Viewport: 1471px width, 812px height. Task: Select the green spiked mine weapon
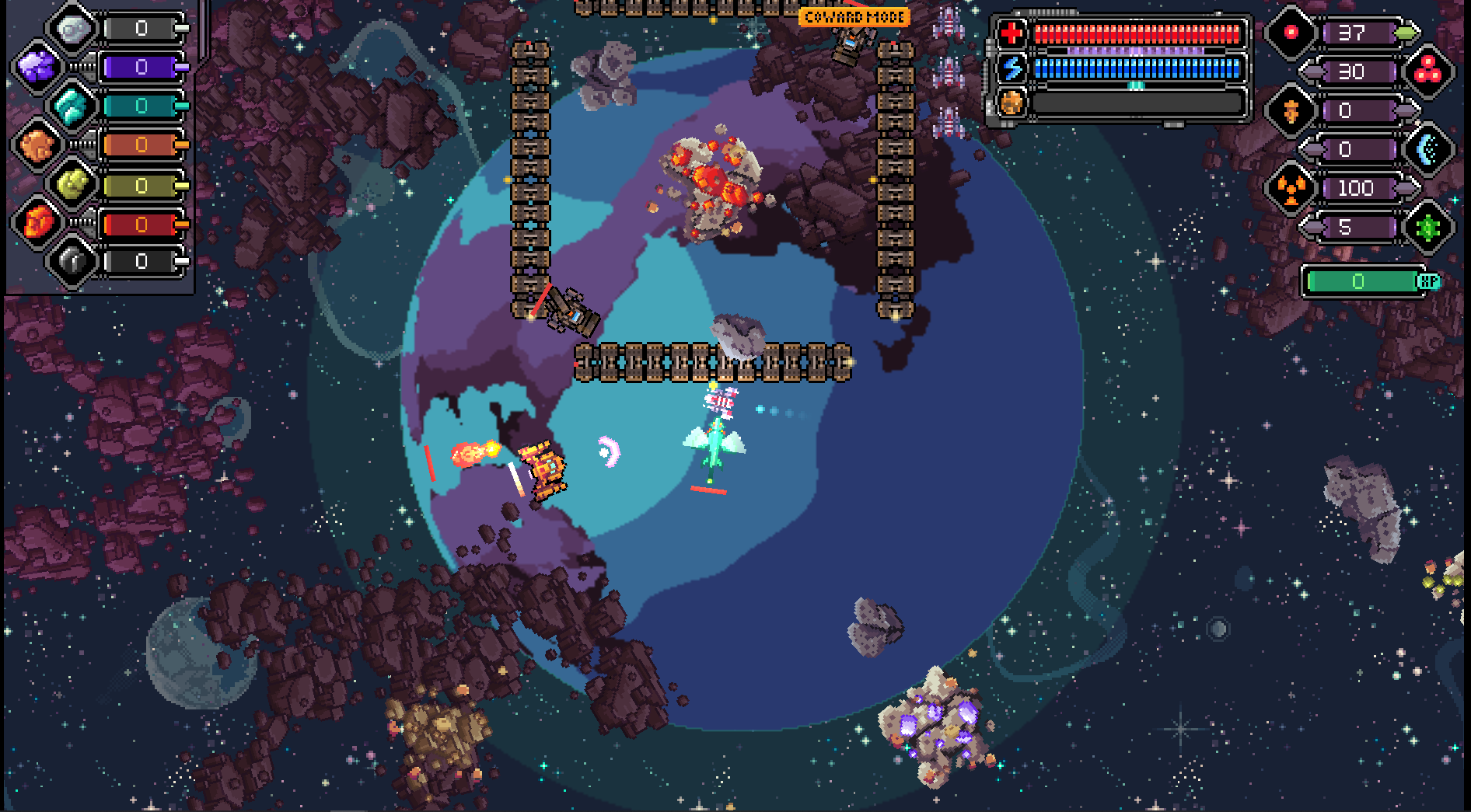(1427, 228)
